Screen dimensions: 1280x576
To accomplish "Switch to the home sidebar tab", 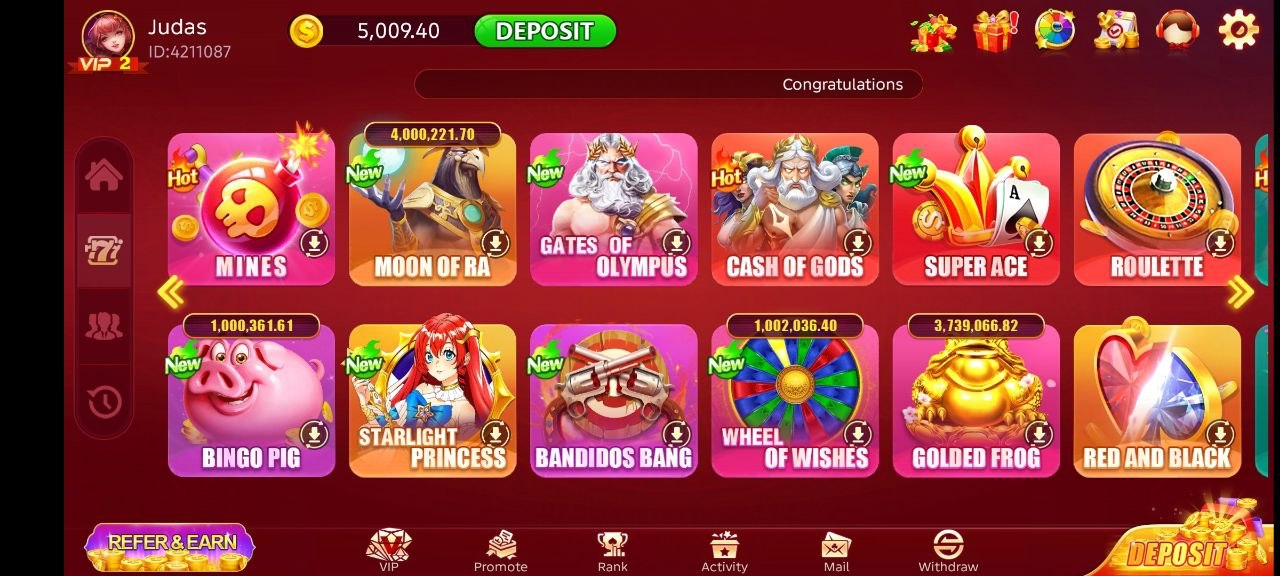I will [x=104, y=176].
